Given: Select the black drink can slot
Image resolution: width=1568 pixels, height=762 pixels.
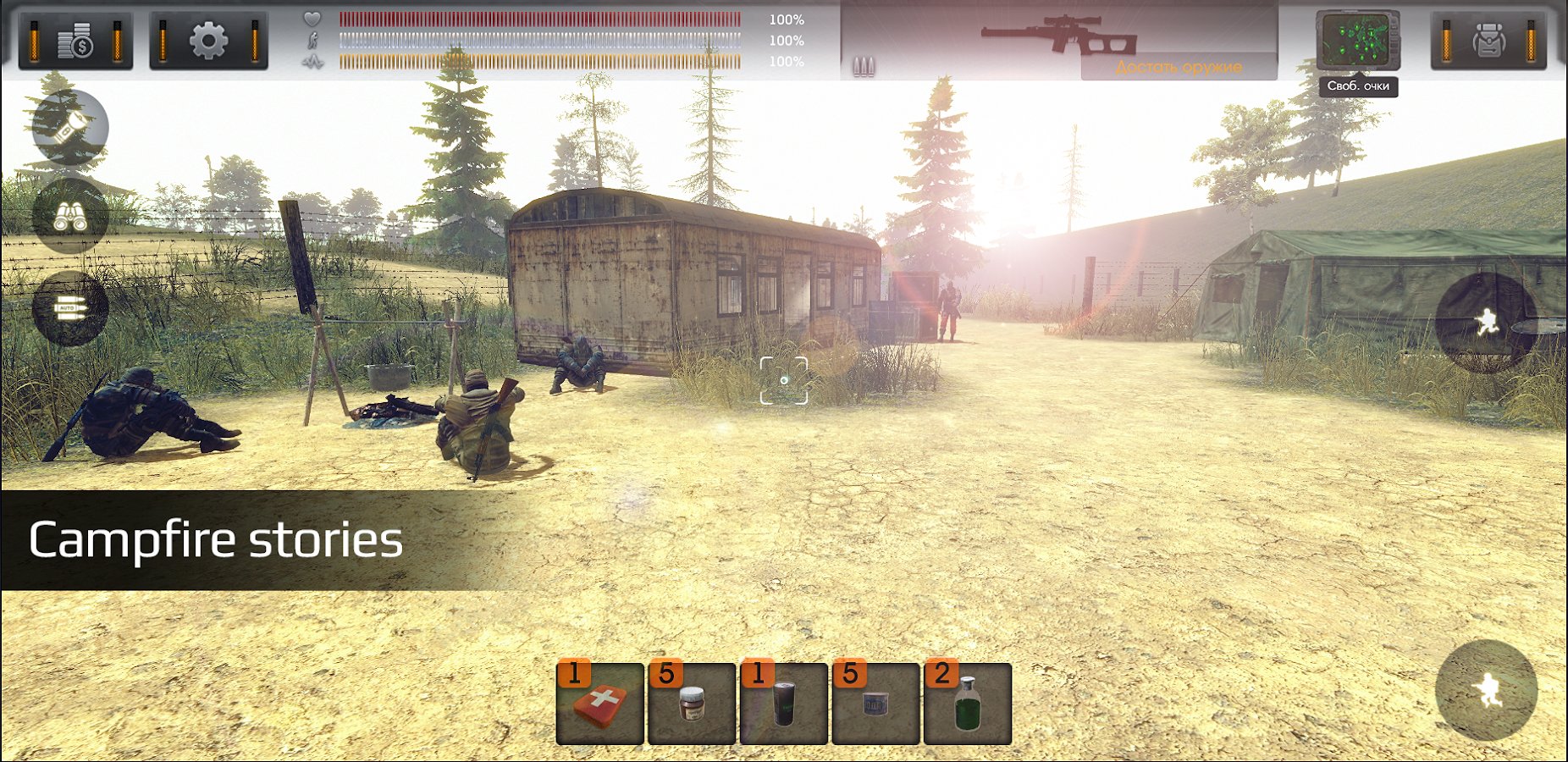Looking at the screenshot, I should point(784,704).
